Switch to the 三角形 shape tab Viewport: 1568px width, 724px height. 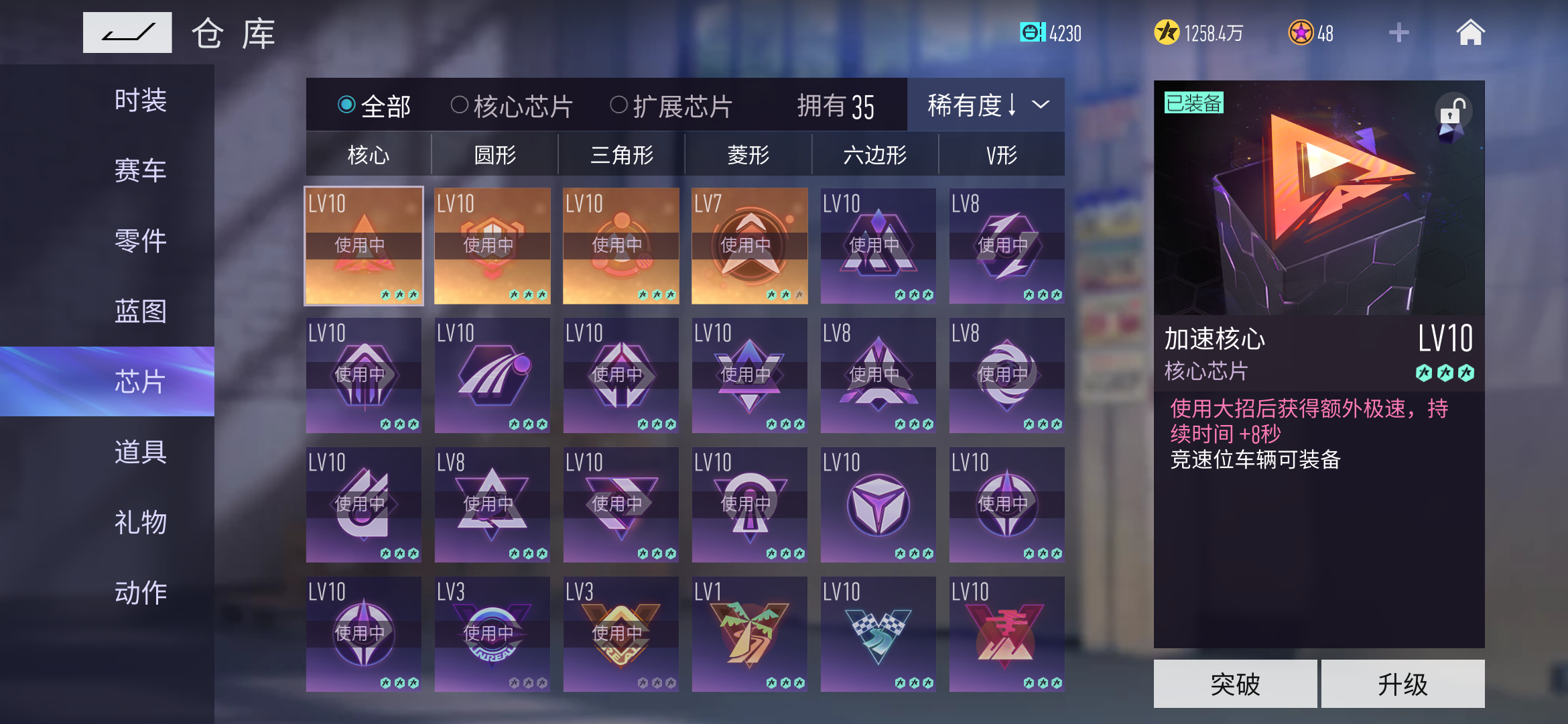click(620, 154)
